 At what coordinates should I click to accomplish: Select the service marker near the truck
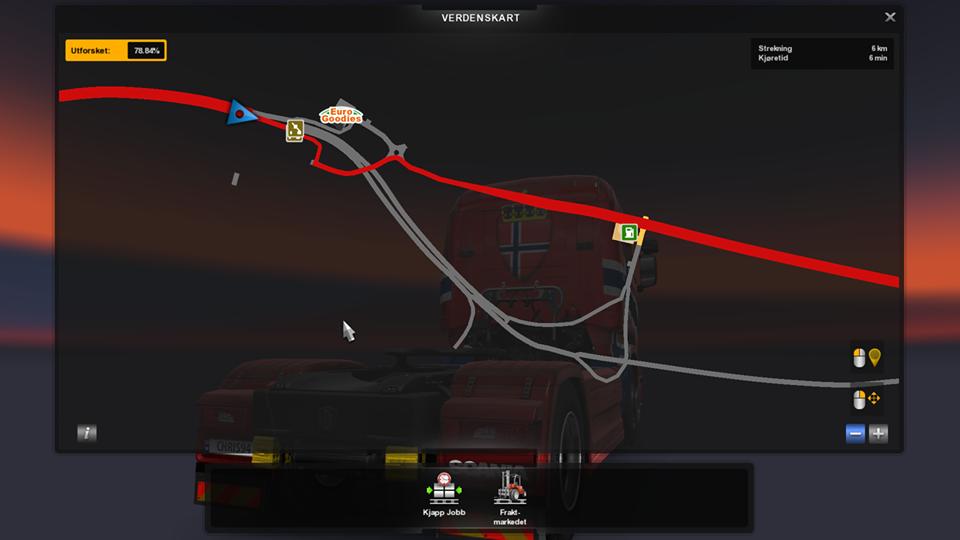[294, 130]
